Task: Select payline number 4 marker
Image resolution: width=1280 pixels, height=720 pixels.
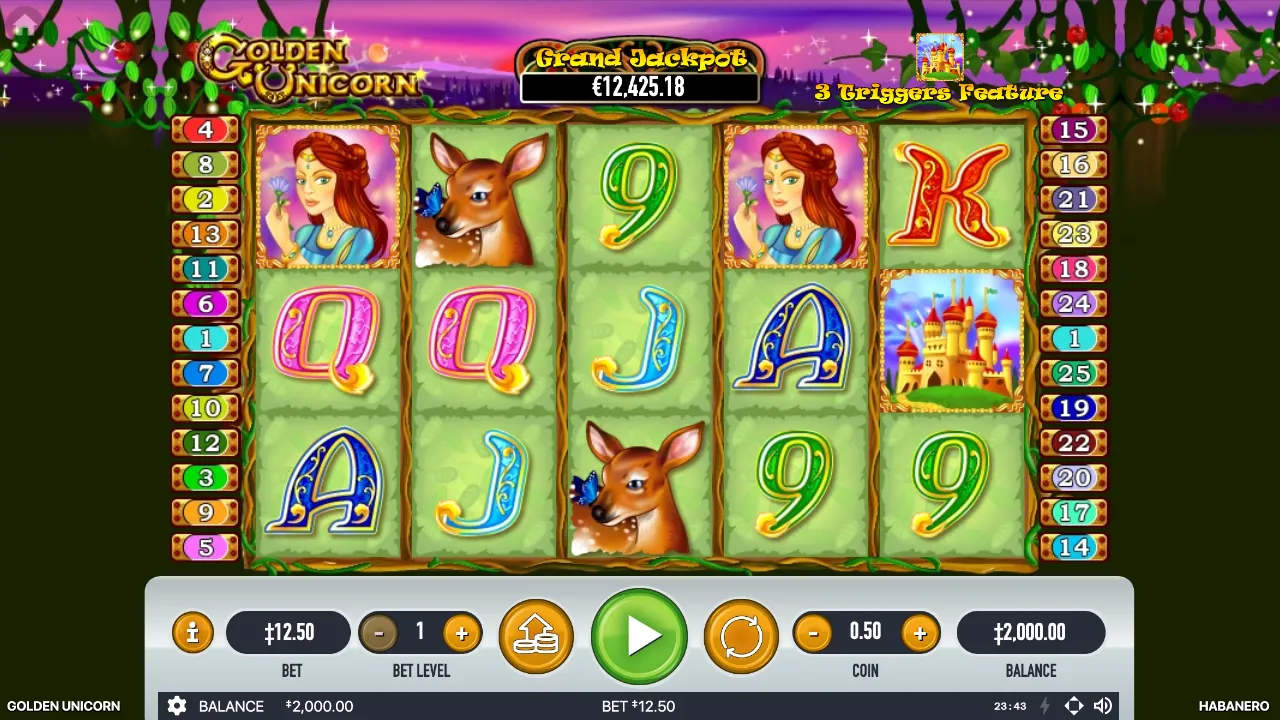Action: pos(205,130)
